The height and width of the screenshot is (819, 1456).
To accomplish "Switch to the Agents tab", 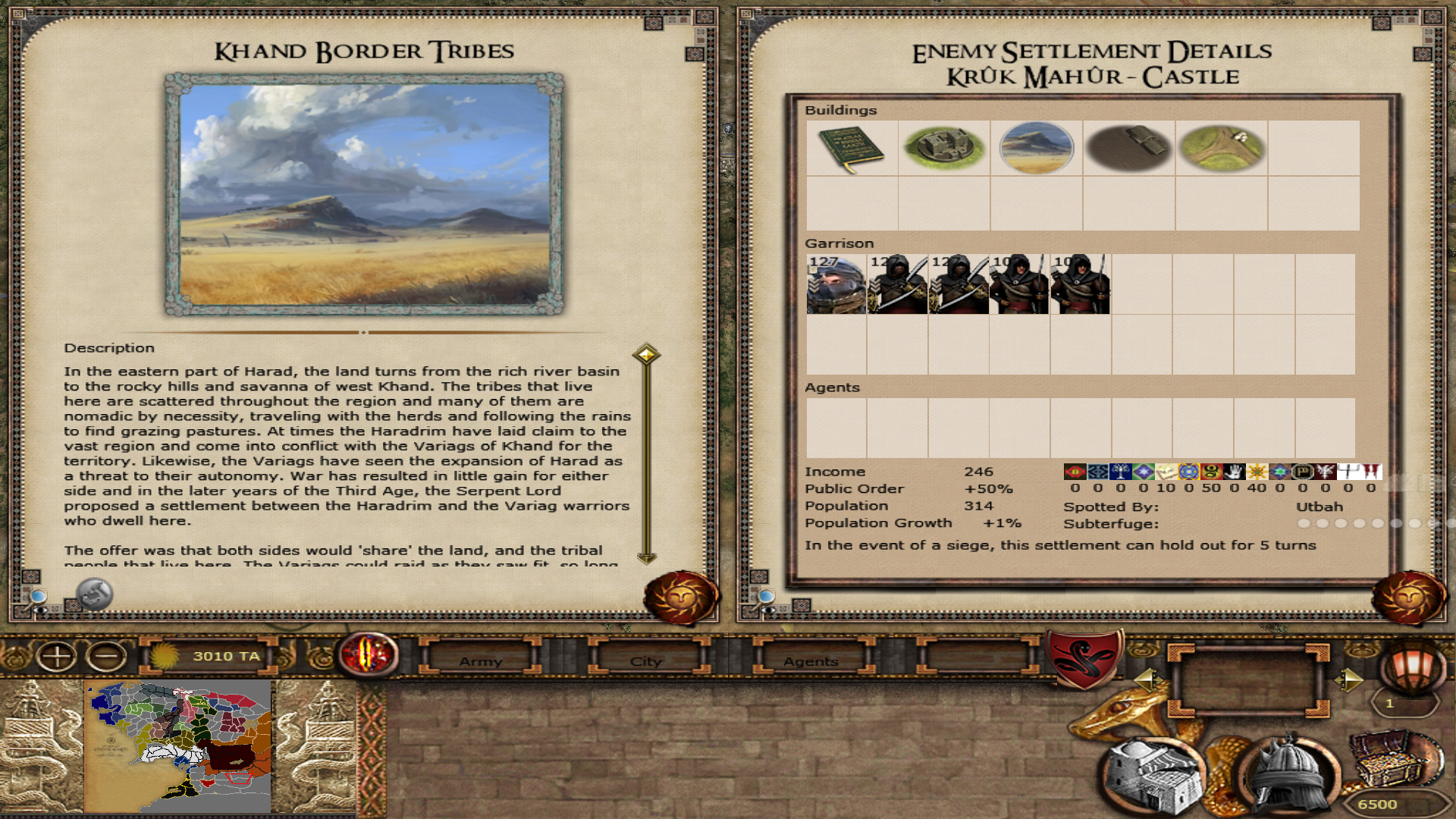I will pyautogui.click(x=811, y=661).
